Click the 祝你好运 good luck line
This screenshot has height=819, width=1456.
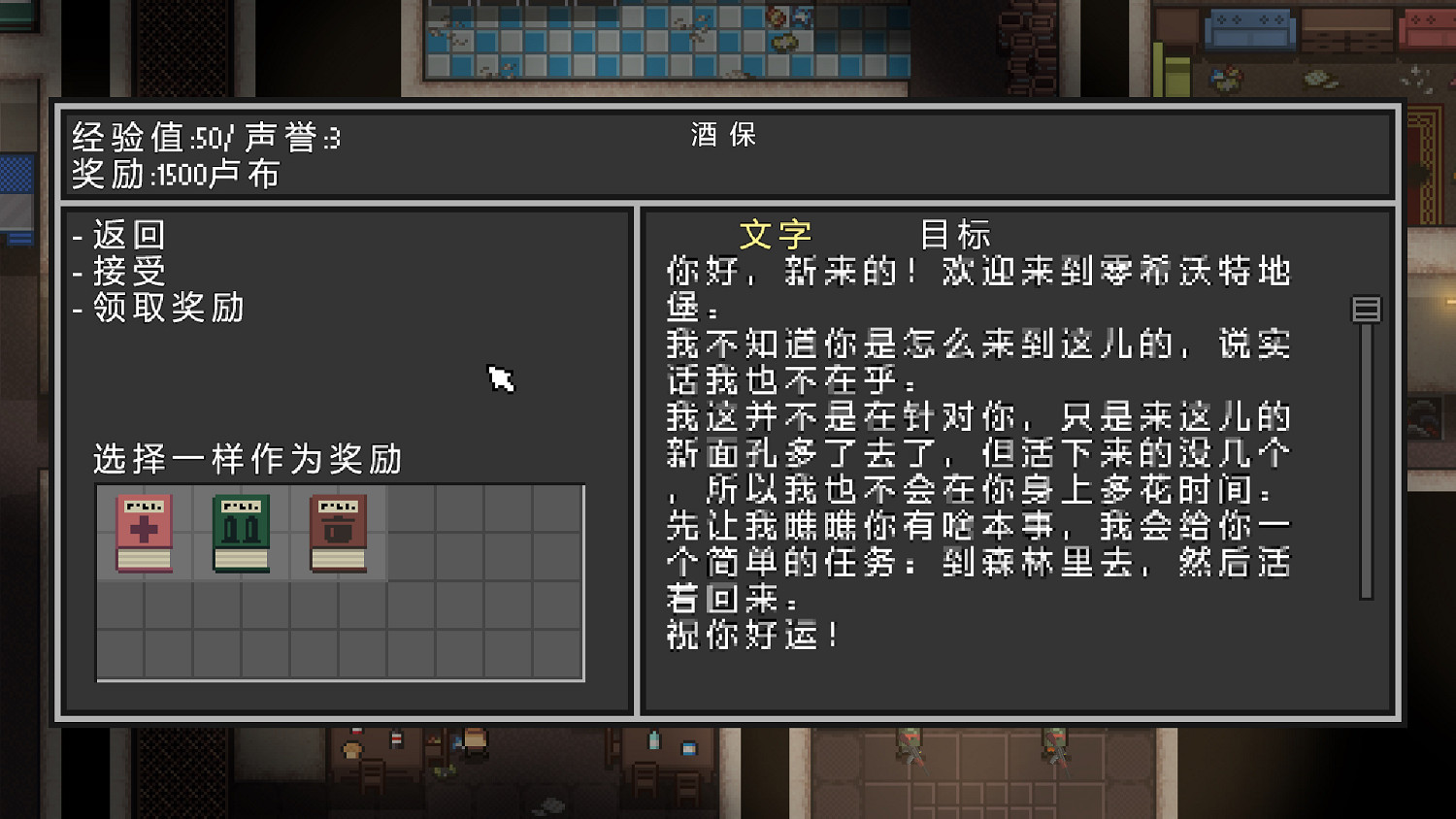tap(755, 636)
